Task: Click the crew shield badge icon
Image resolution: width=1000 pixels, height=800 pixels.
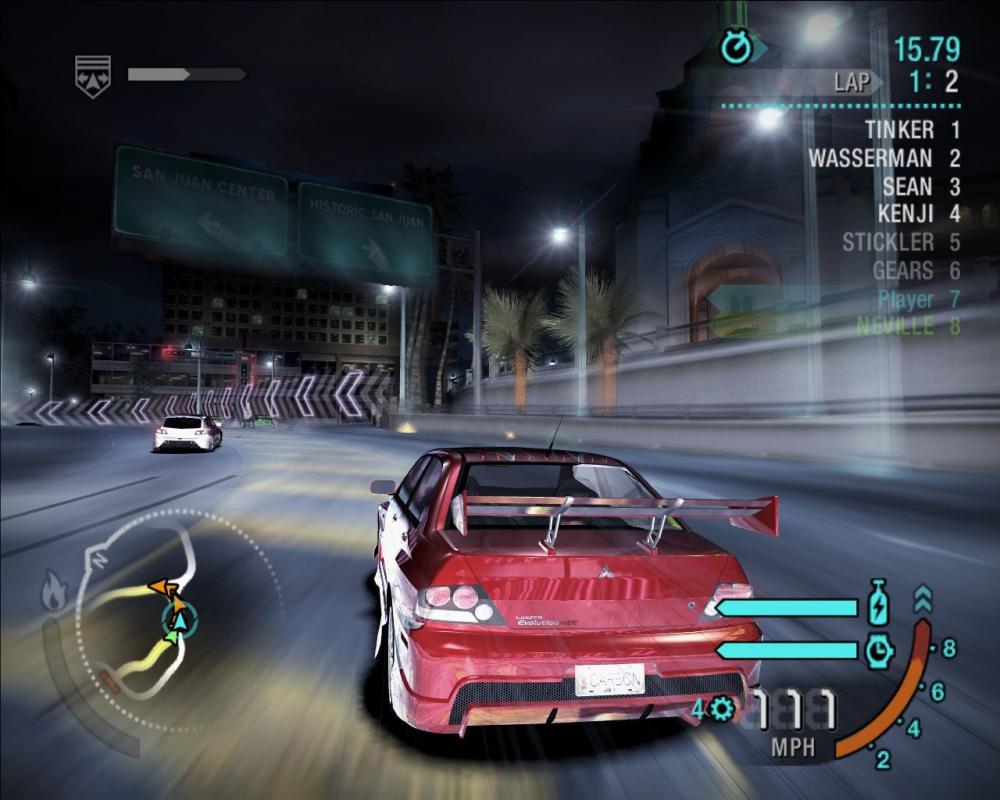Action: point(93,76)
